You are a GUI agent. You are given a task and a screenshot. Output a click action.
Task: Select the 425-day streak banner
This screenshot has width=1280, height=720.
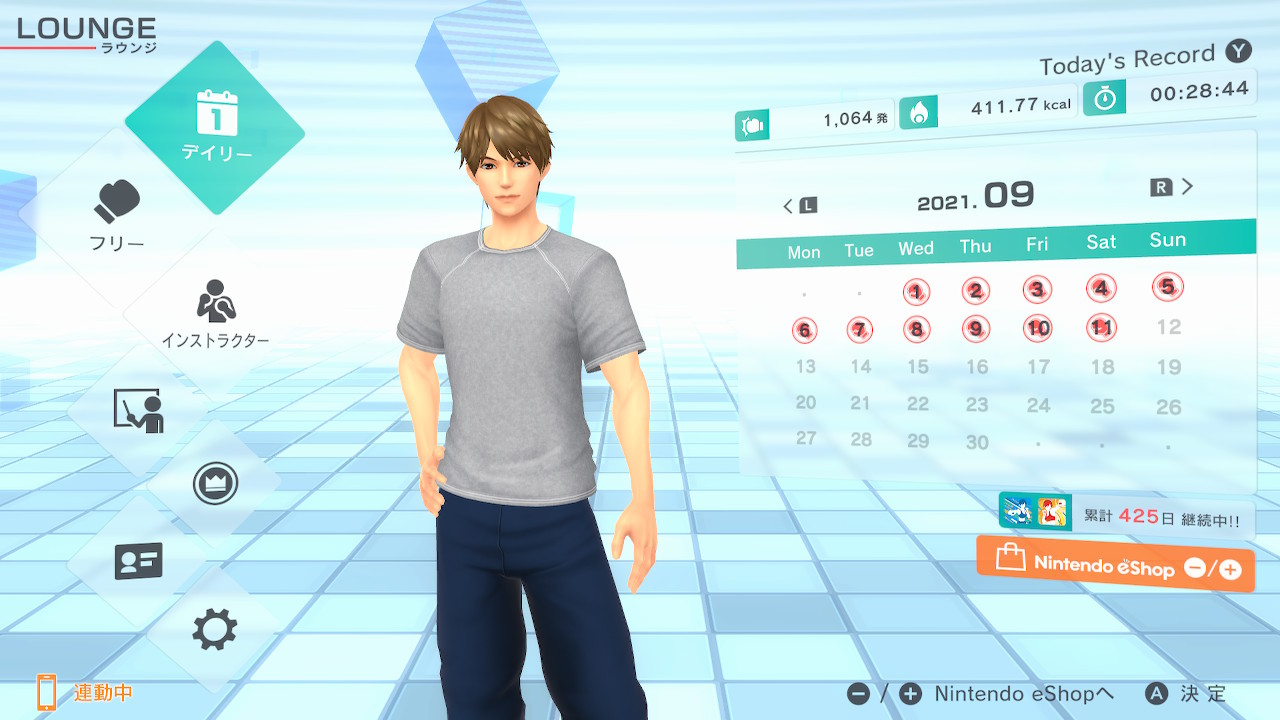1126,516
